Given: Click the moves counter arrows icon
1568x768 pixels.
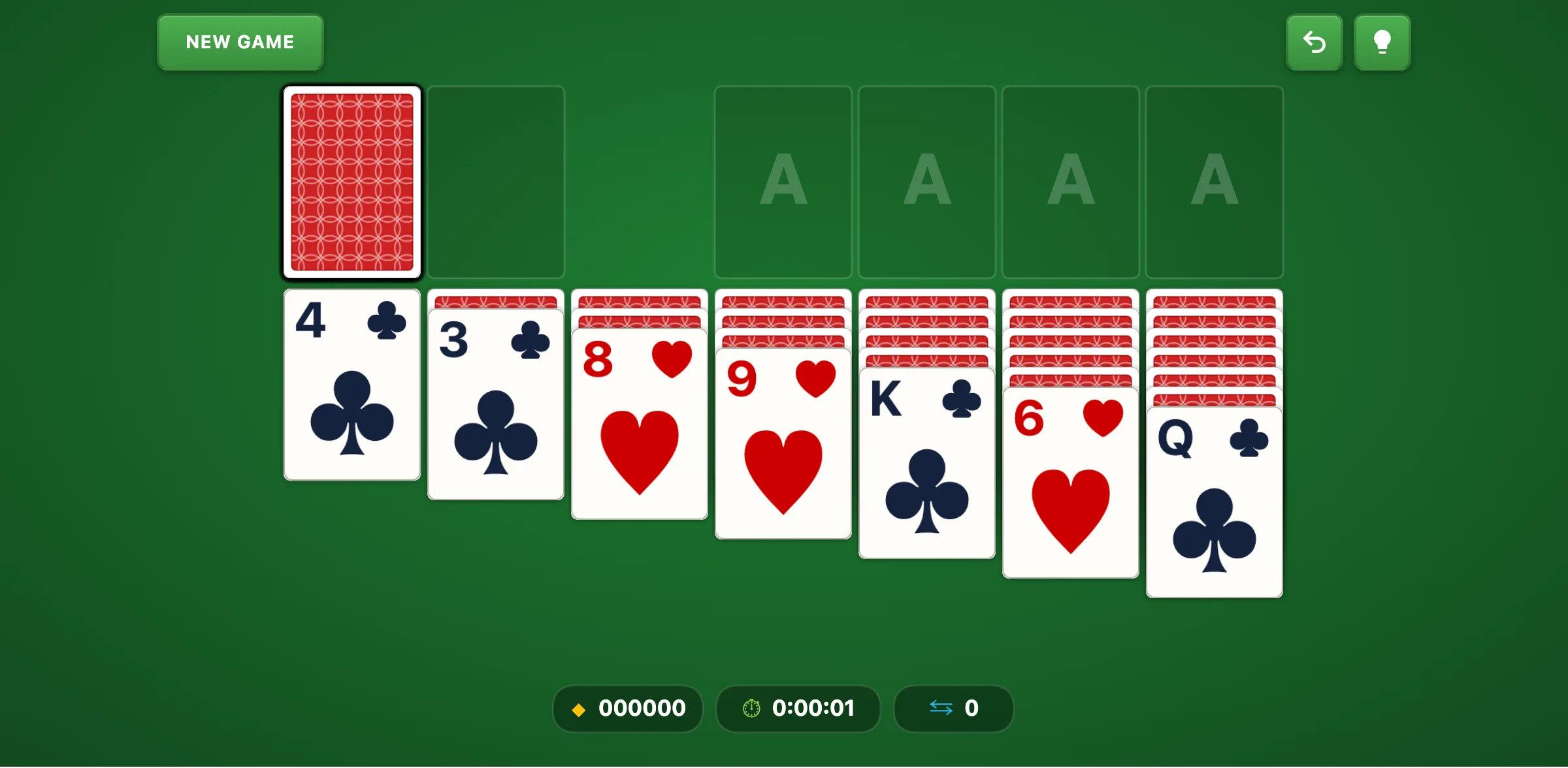Looking at the screenshot, I should click(x=943, y=709).
